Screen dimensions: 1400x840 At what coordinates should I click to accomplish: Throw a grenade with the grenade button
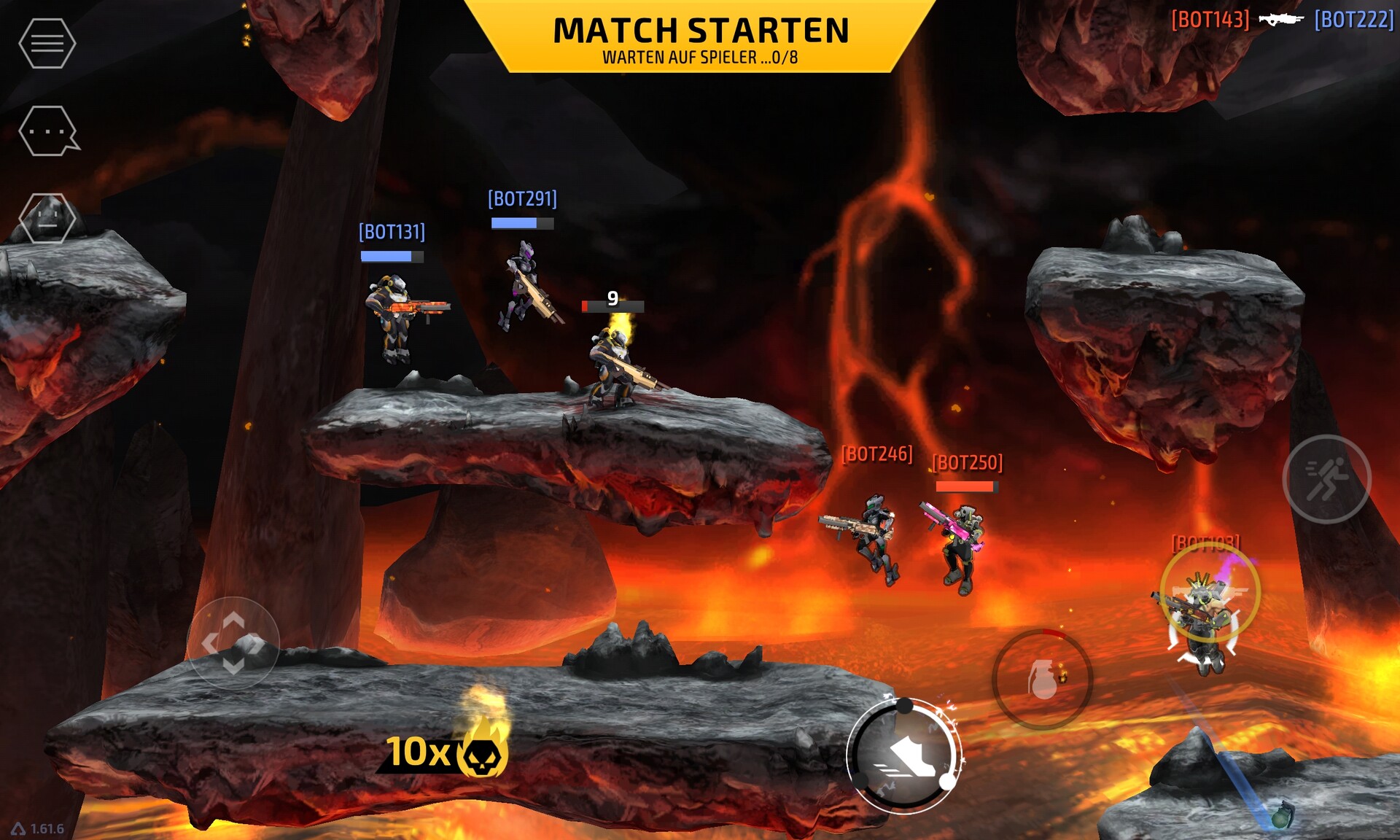[1042, 680]
